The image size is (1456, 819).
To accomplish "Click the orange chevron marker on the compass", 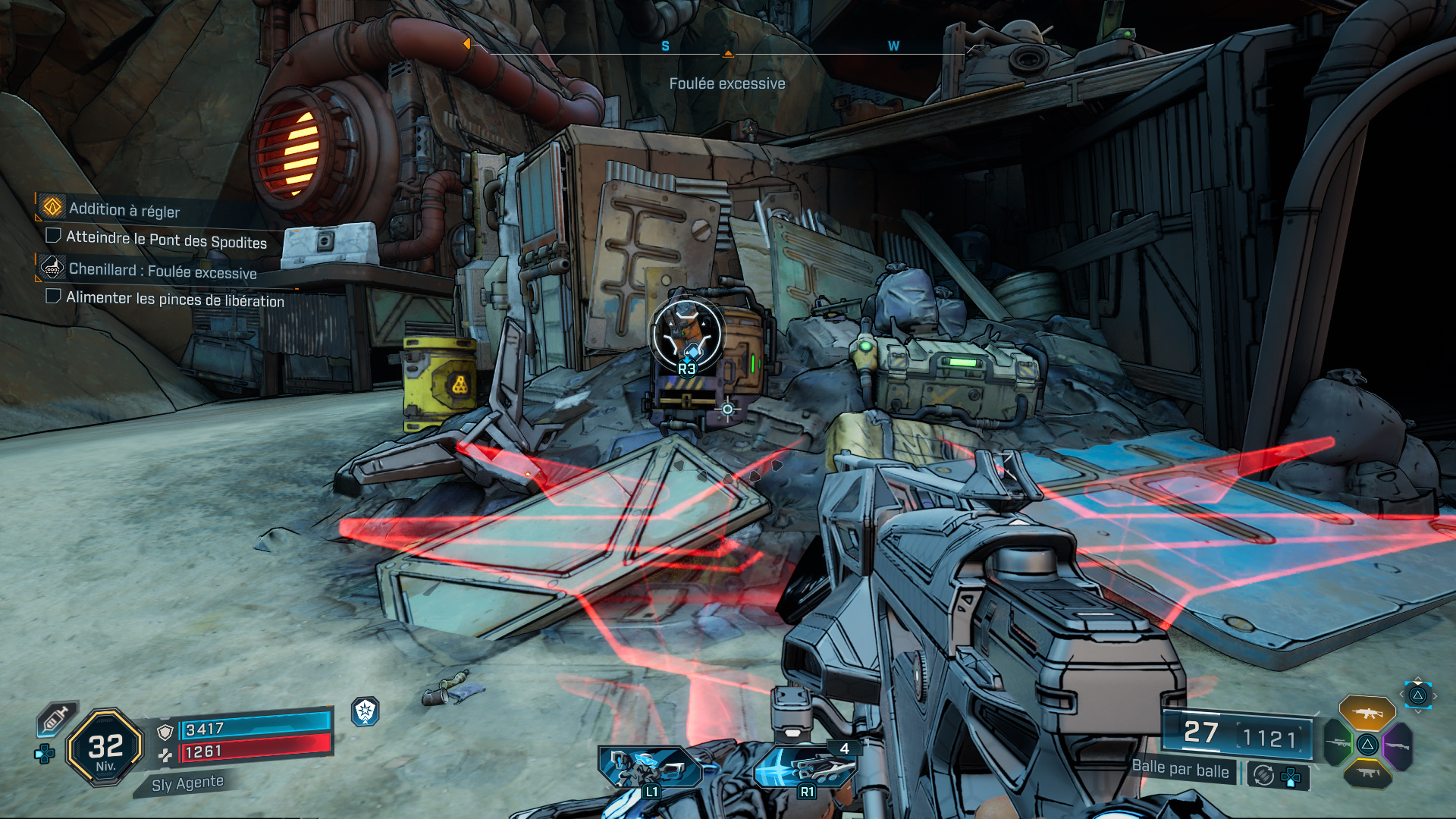I will tap(728, 54).
